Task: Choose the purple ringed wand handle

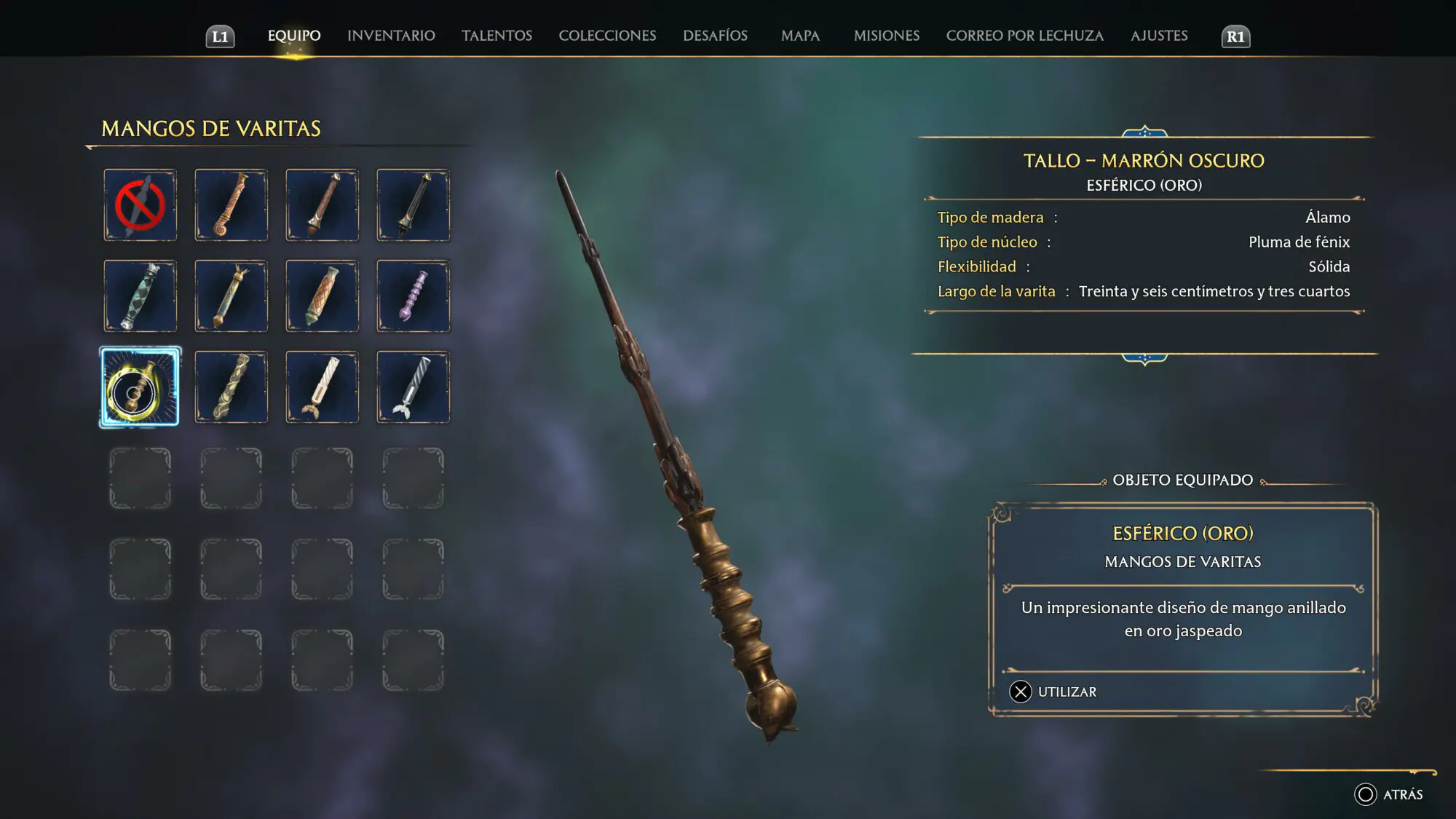Action: (x=413, y=296)
